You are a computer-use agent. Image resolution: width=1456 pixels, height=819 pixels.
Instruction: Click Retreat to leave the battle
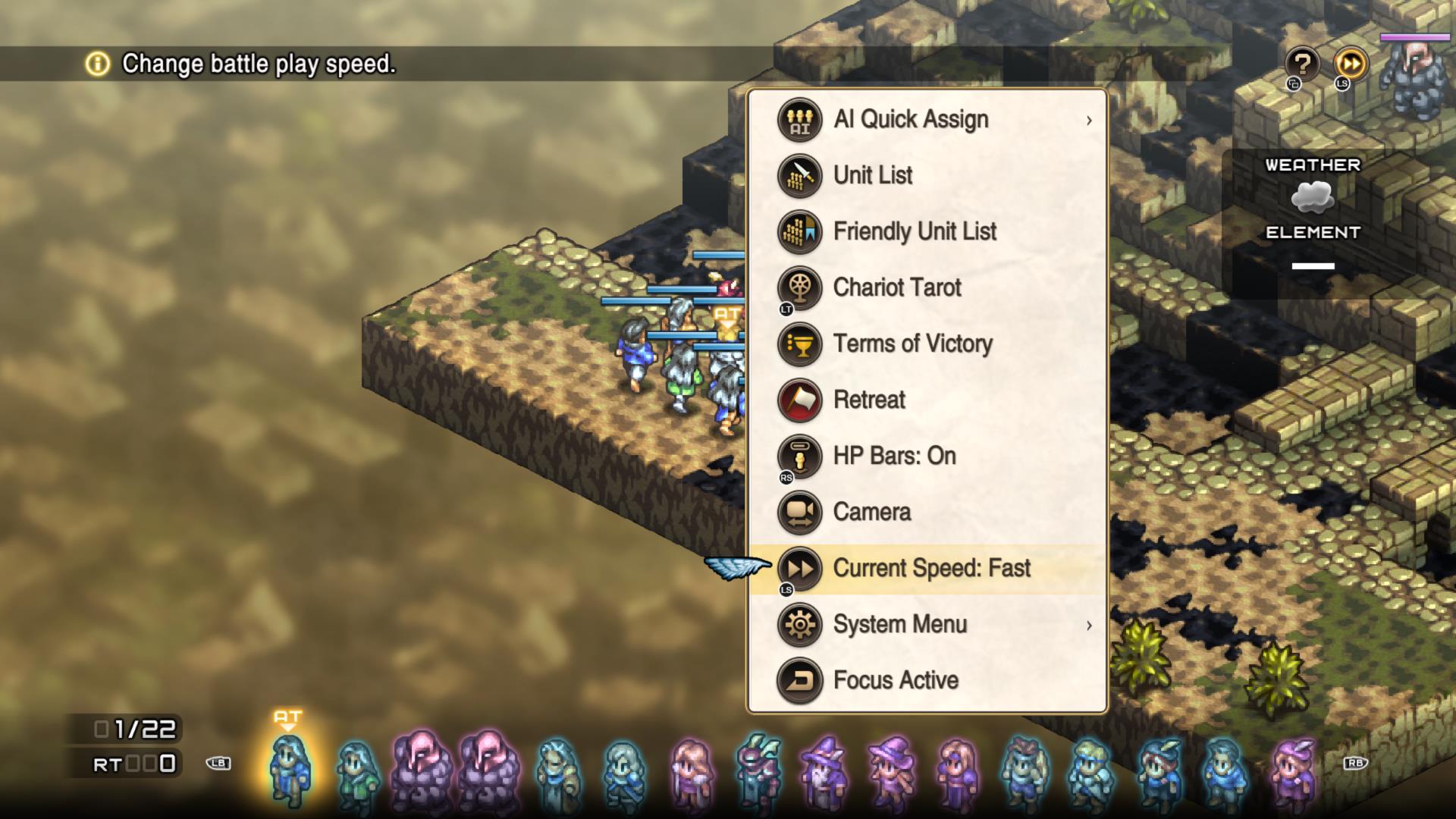tap(869, 400)
